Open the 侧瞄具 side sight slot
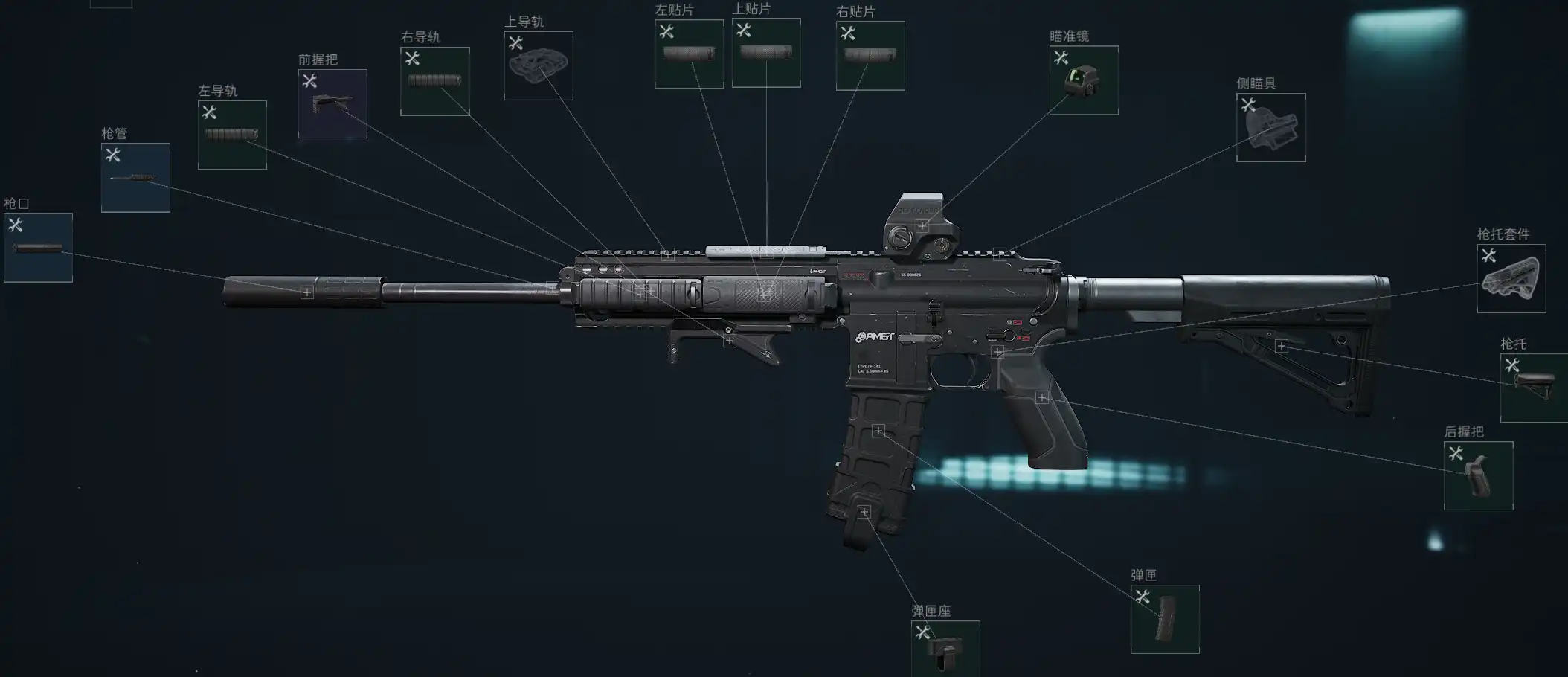This screenshot has width=1568, height=677. [x=1270, y=127]
